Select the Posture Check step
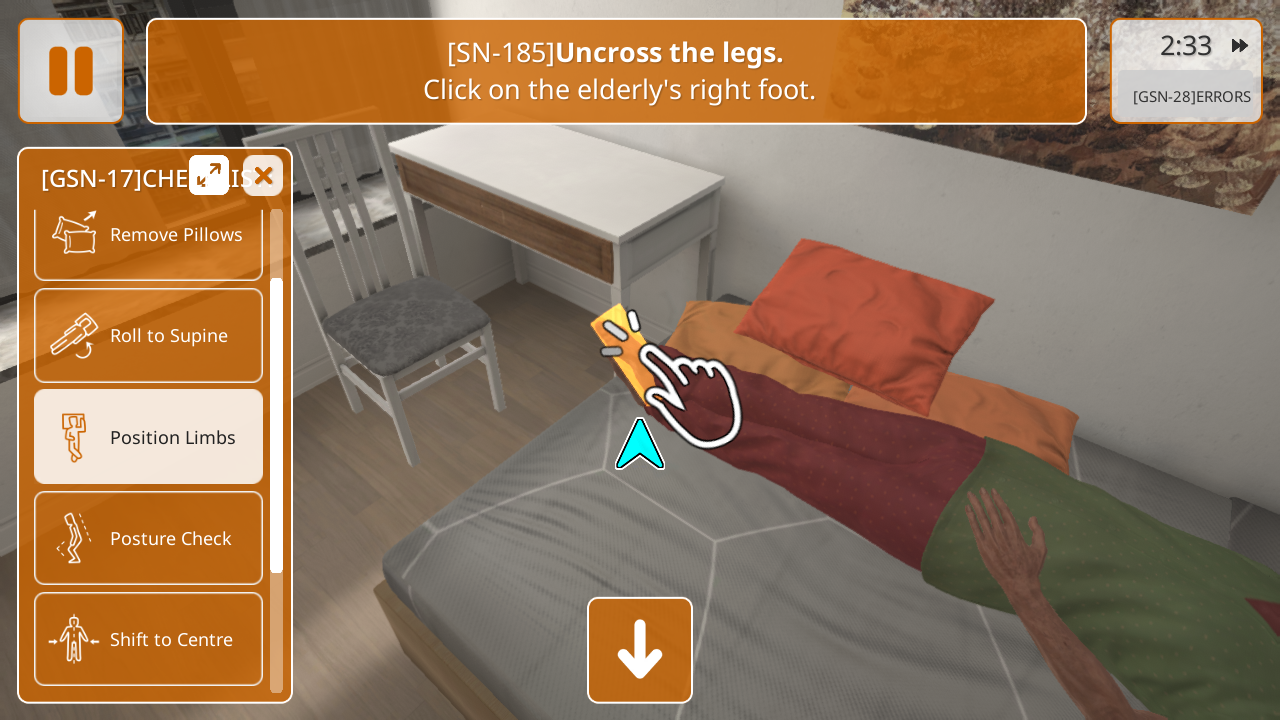 [x=149, y=538]
